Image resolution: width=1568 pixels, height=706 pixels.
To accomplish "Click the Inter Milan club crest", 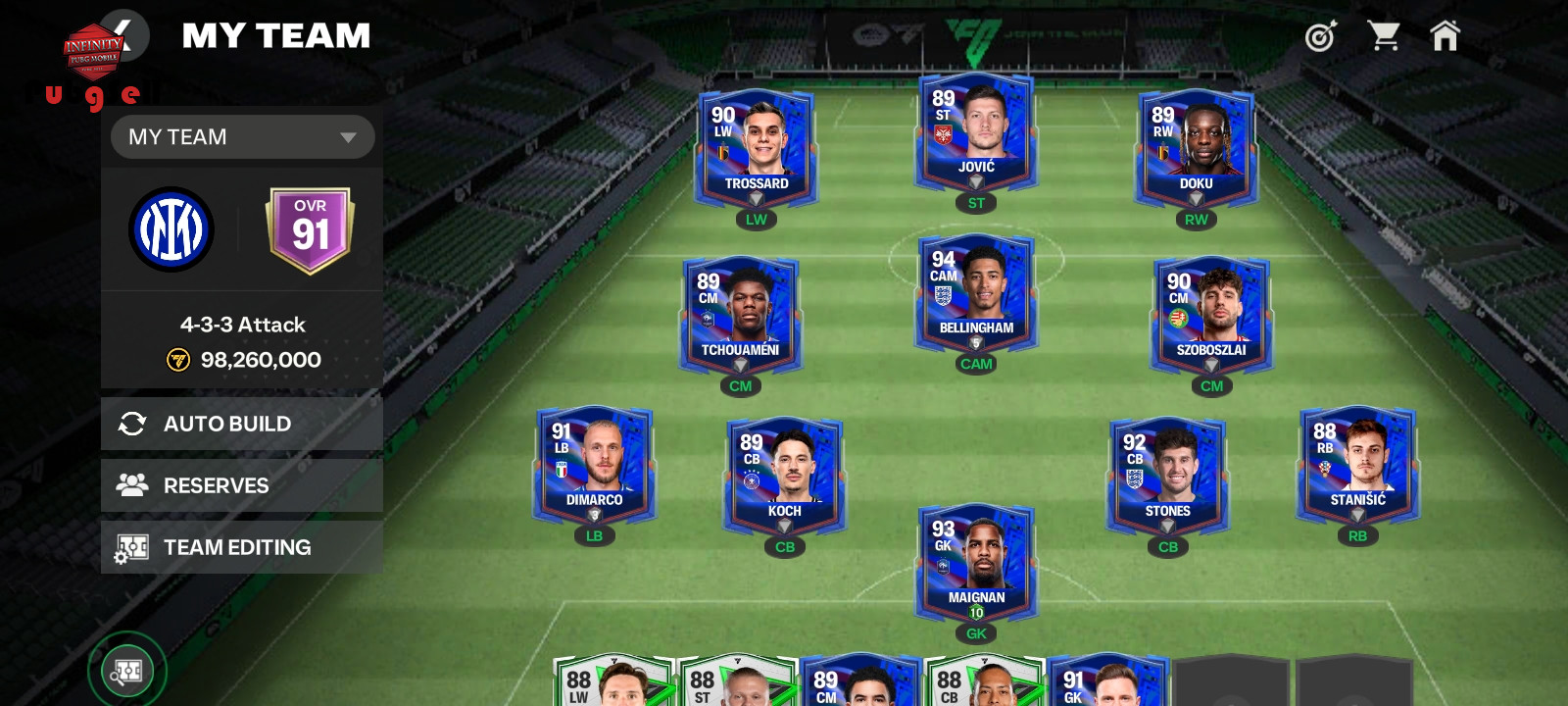I will point(171,230).
